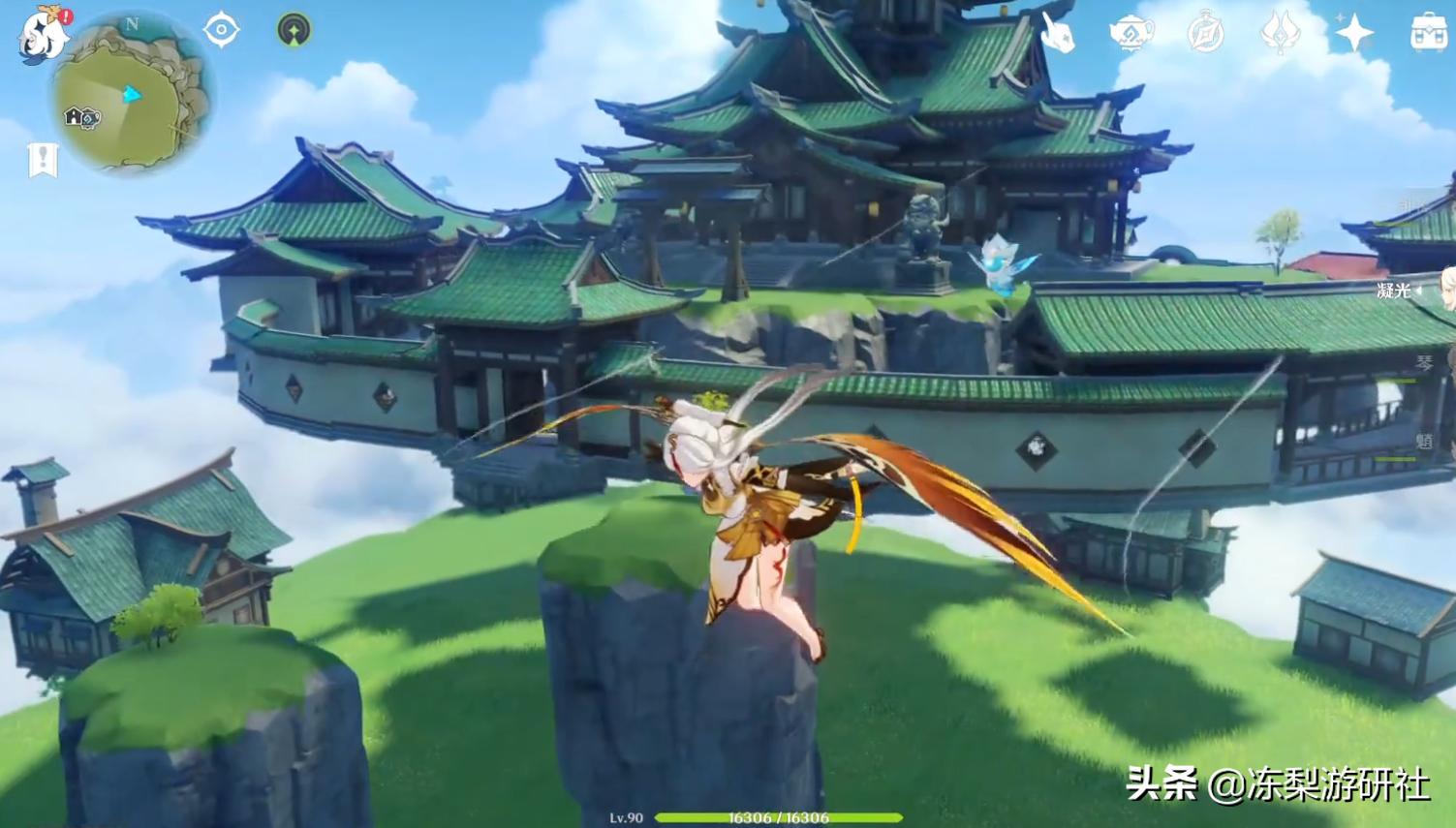
Task: Open the Events overview compass icon
Action: pos(1204,31)
